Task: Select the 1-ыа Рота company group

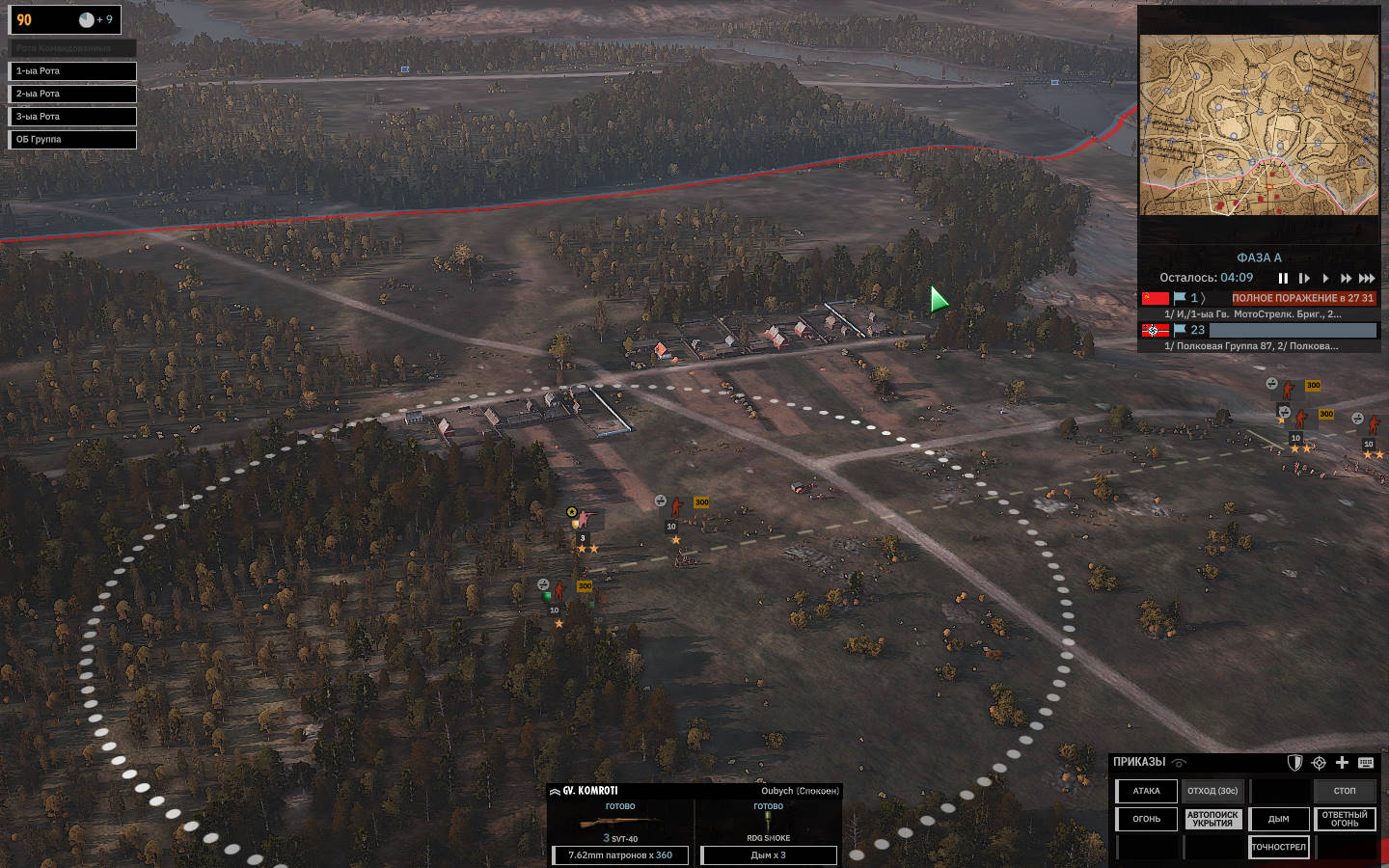Action: (72, 71)
